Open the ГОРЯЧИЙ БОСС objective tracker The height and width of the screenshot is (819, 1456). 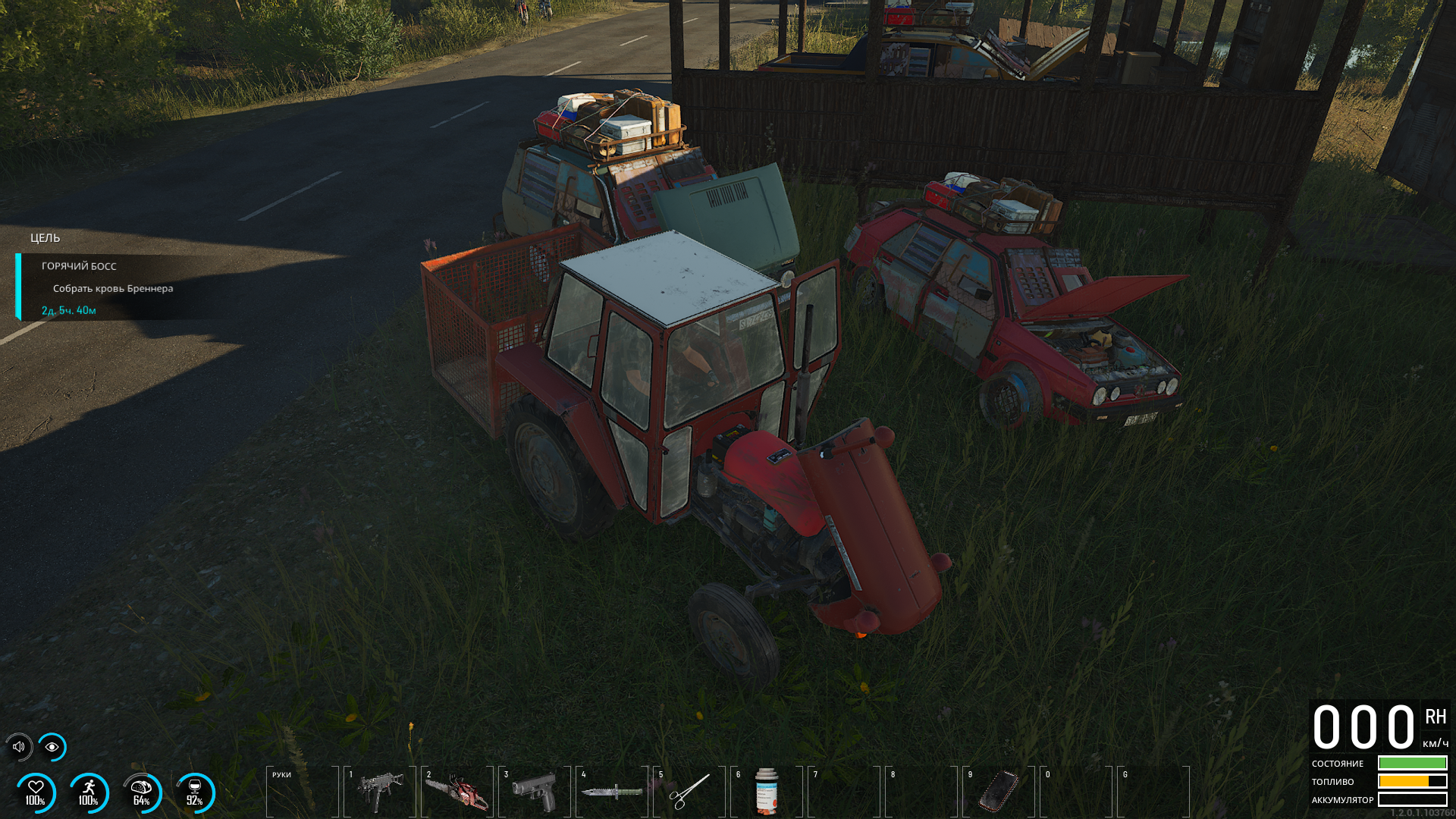coord(79,266)
